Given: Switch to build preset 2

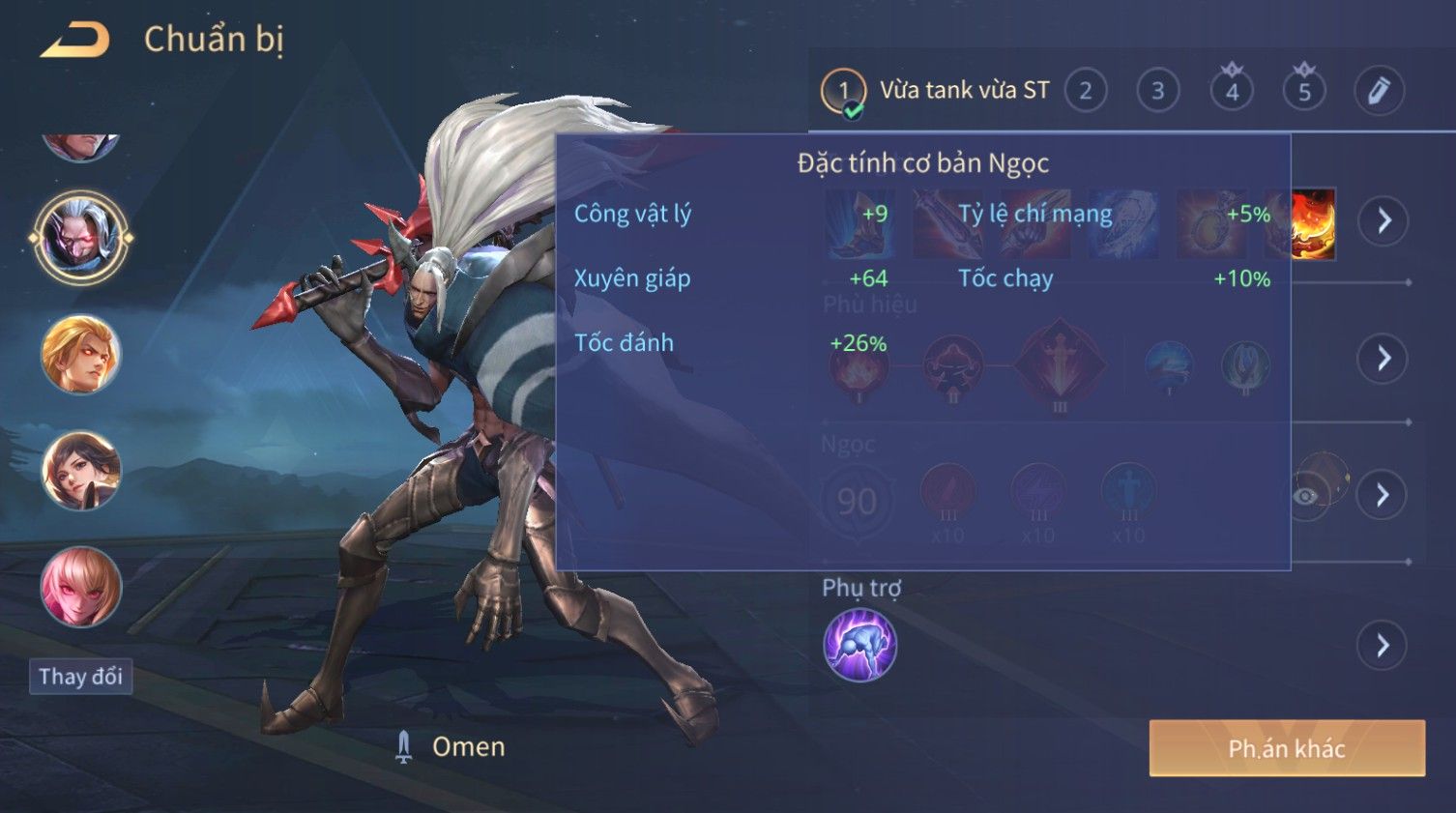Looking at the screenshot, I should click(x=1086, y=91).
